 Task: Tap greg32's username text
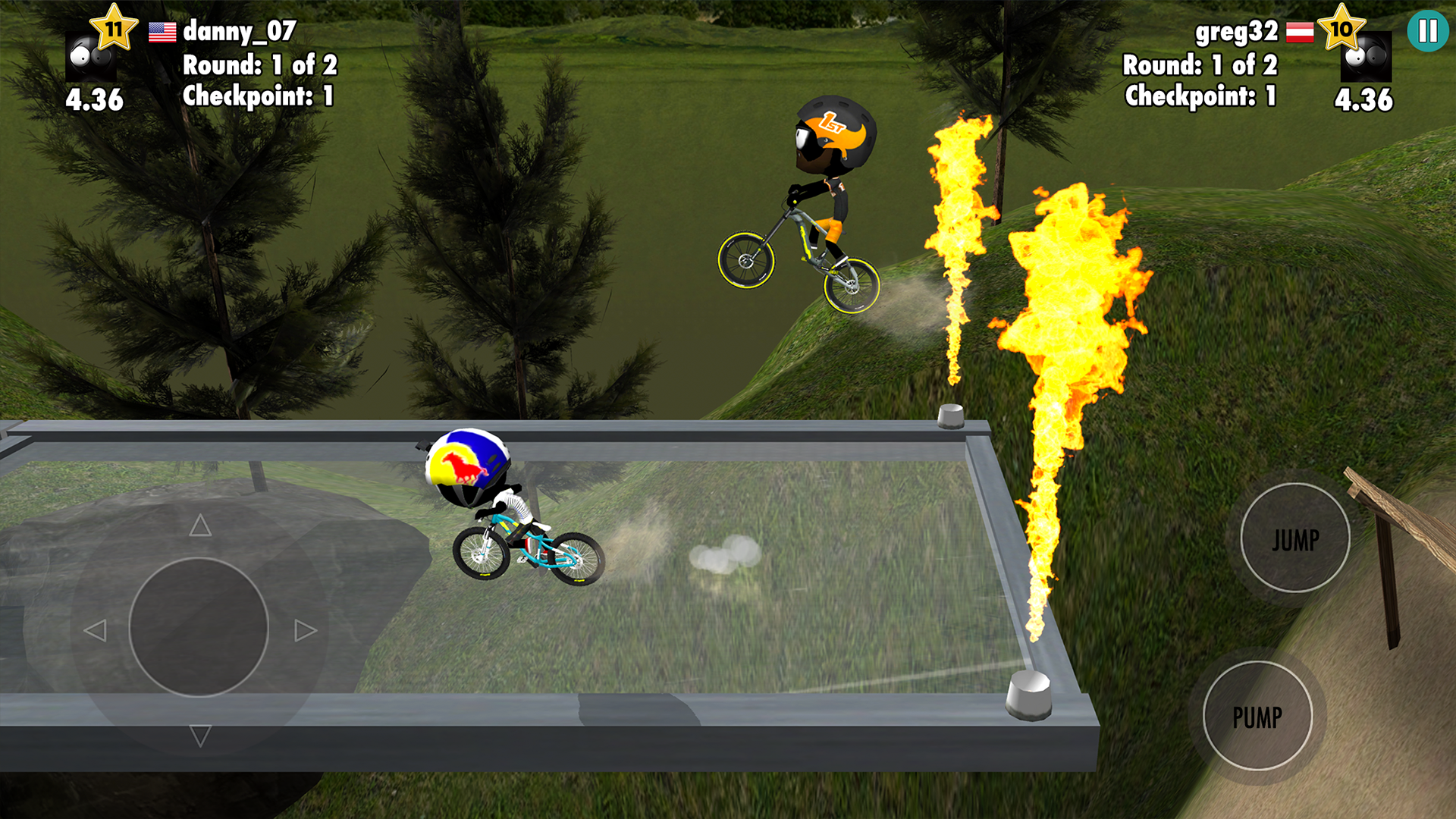[x=1236, y=33]
